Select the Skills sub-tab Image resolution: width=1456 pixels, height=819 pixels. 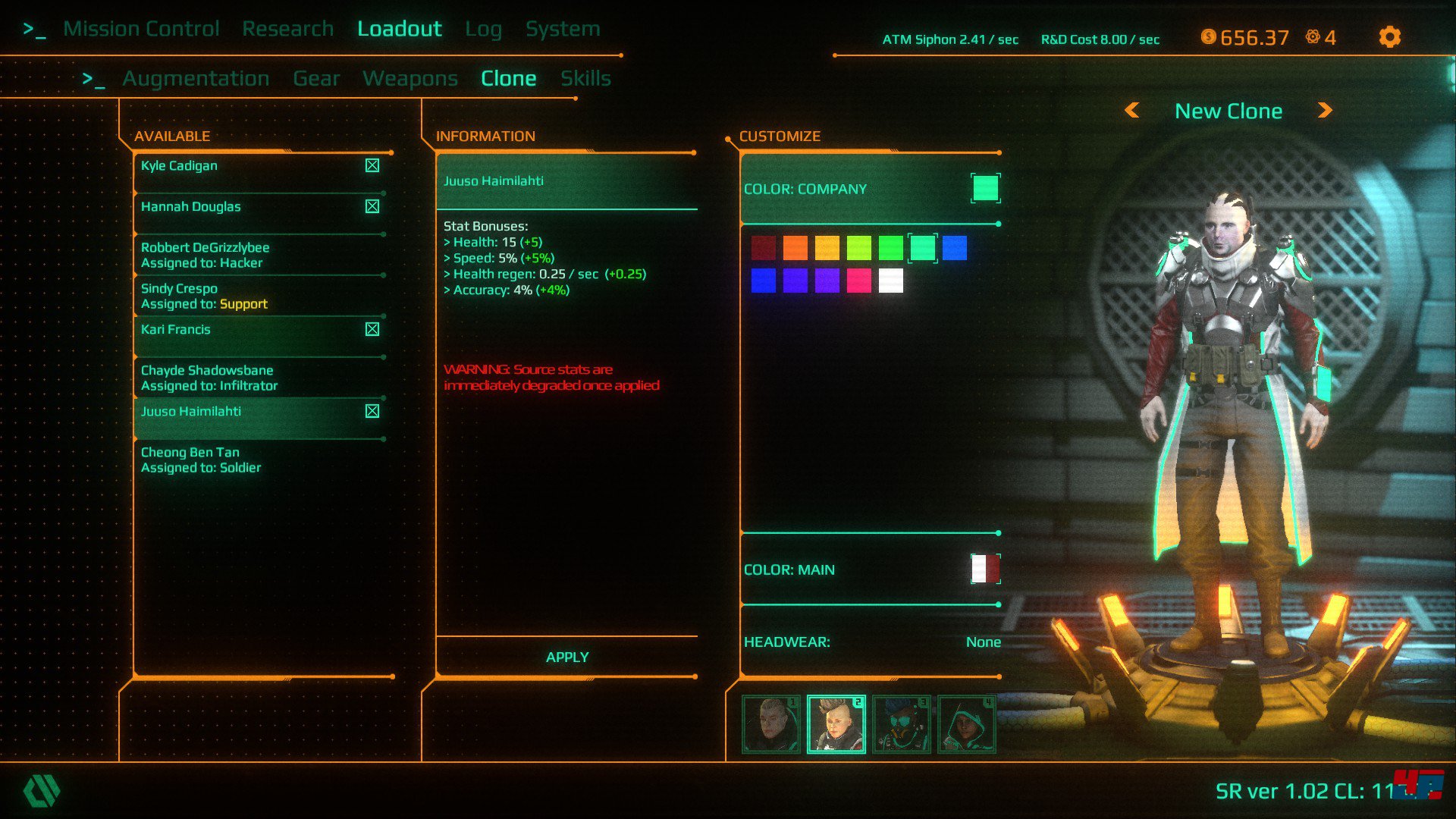pyautogui.click(x=585, y=78)
